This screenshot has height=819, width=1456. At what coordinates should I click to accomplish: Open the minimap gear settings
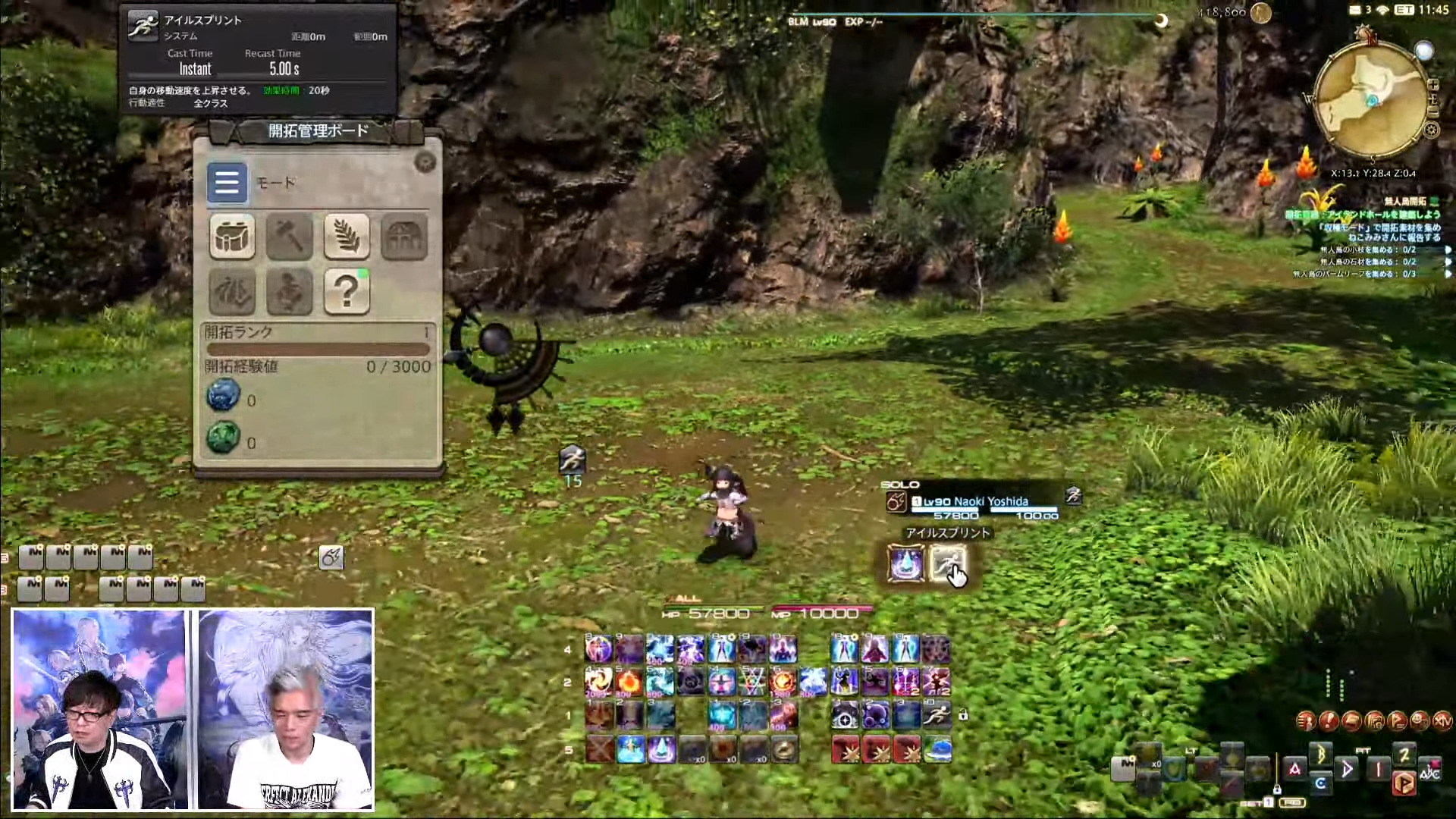coord(1431,130)
